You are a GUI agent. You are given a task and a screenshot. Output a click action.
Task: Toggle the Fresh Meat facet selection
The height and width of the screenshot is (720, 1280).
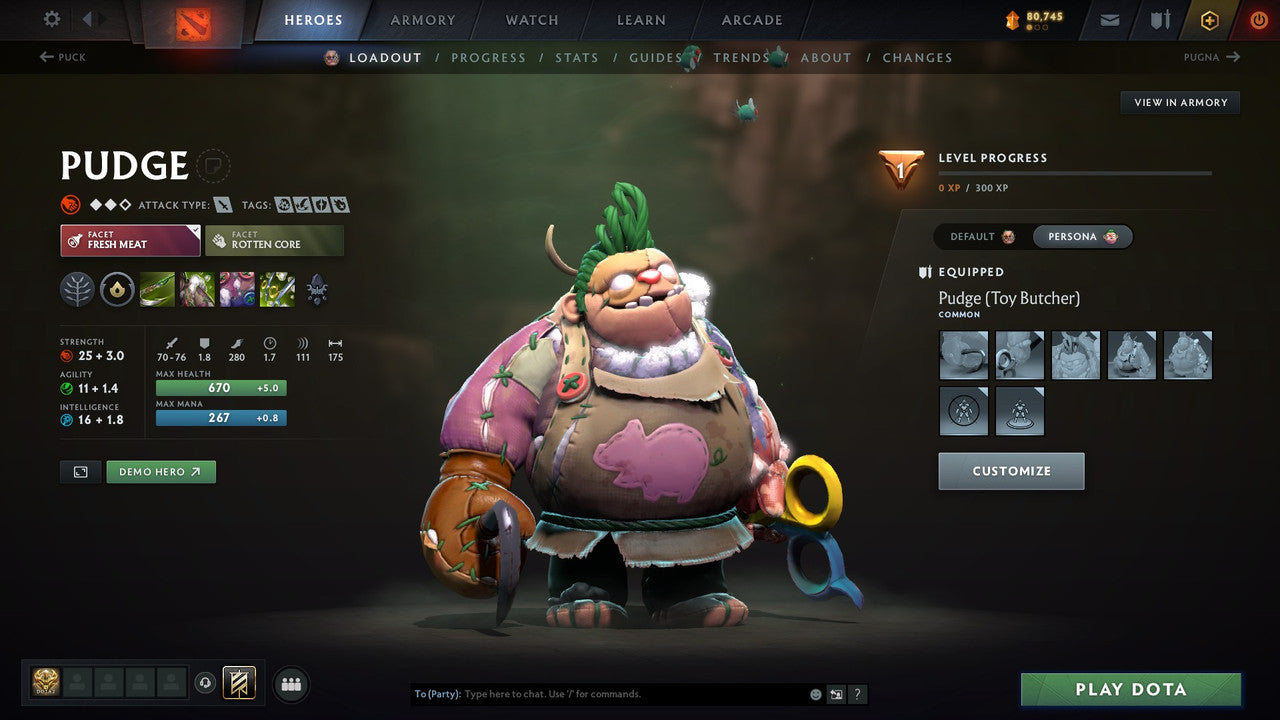click(x=130, y=240)
